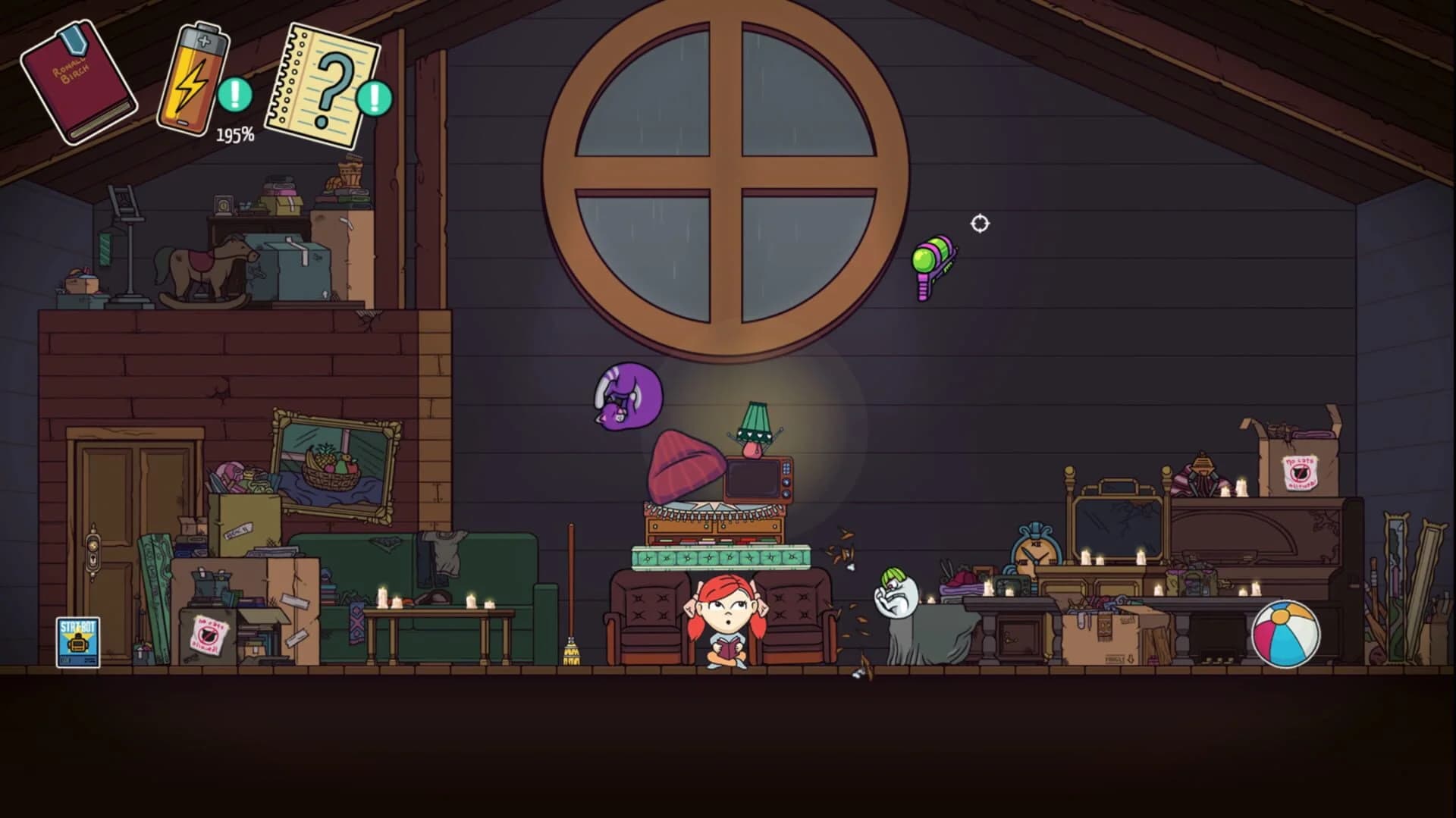Toggle the old television set
This screenshot has width=1456, height=818.
pyautogui.click(x=755, y=478)
